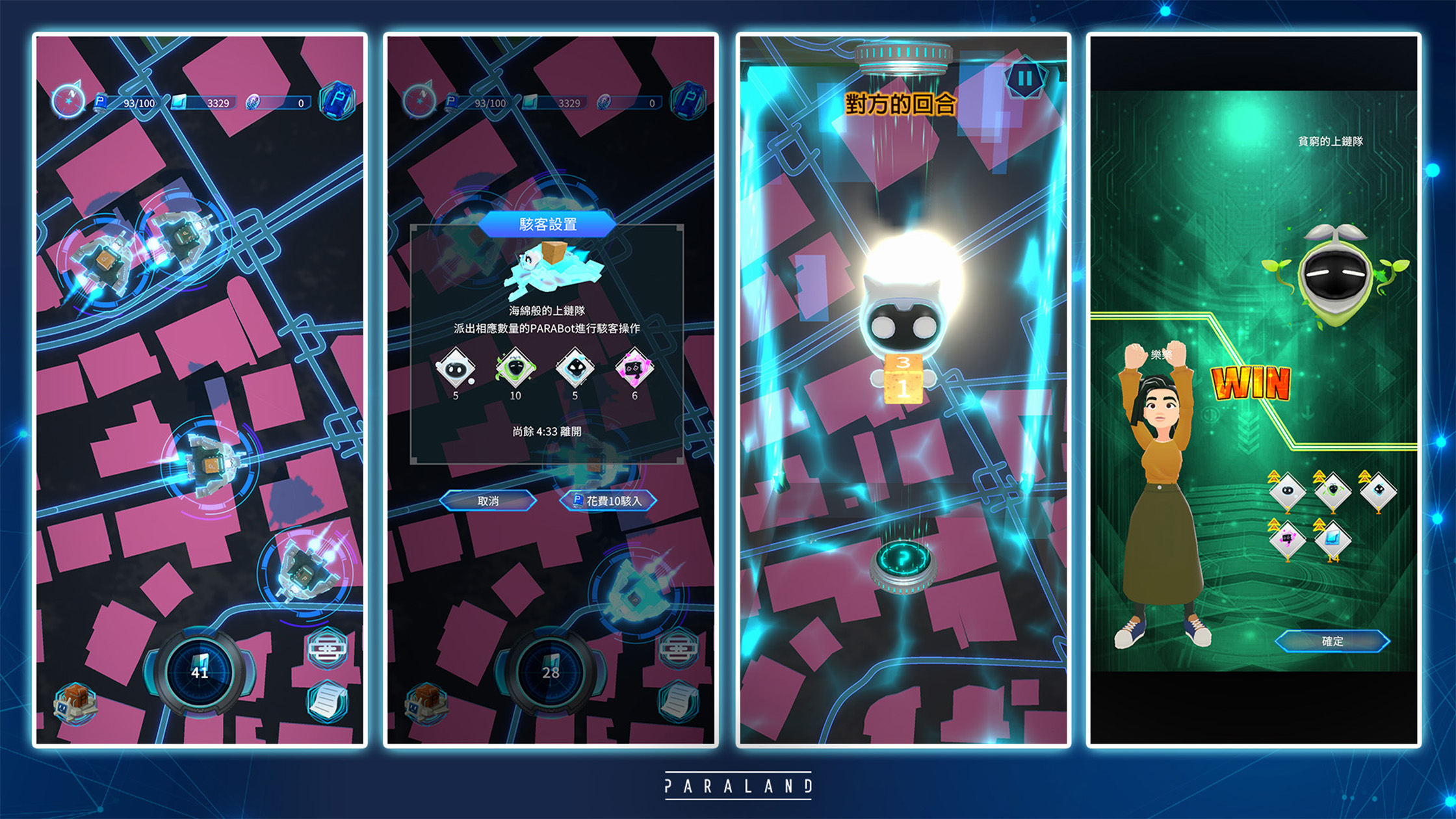
Task: Confirm hack with 花費10駭入 button
Action: click(608, 500)
